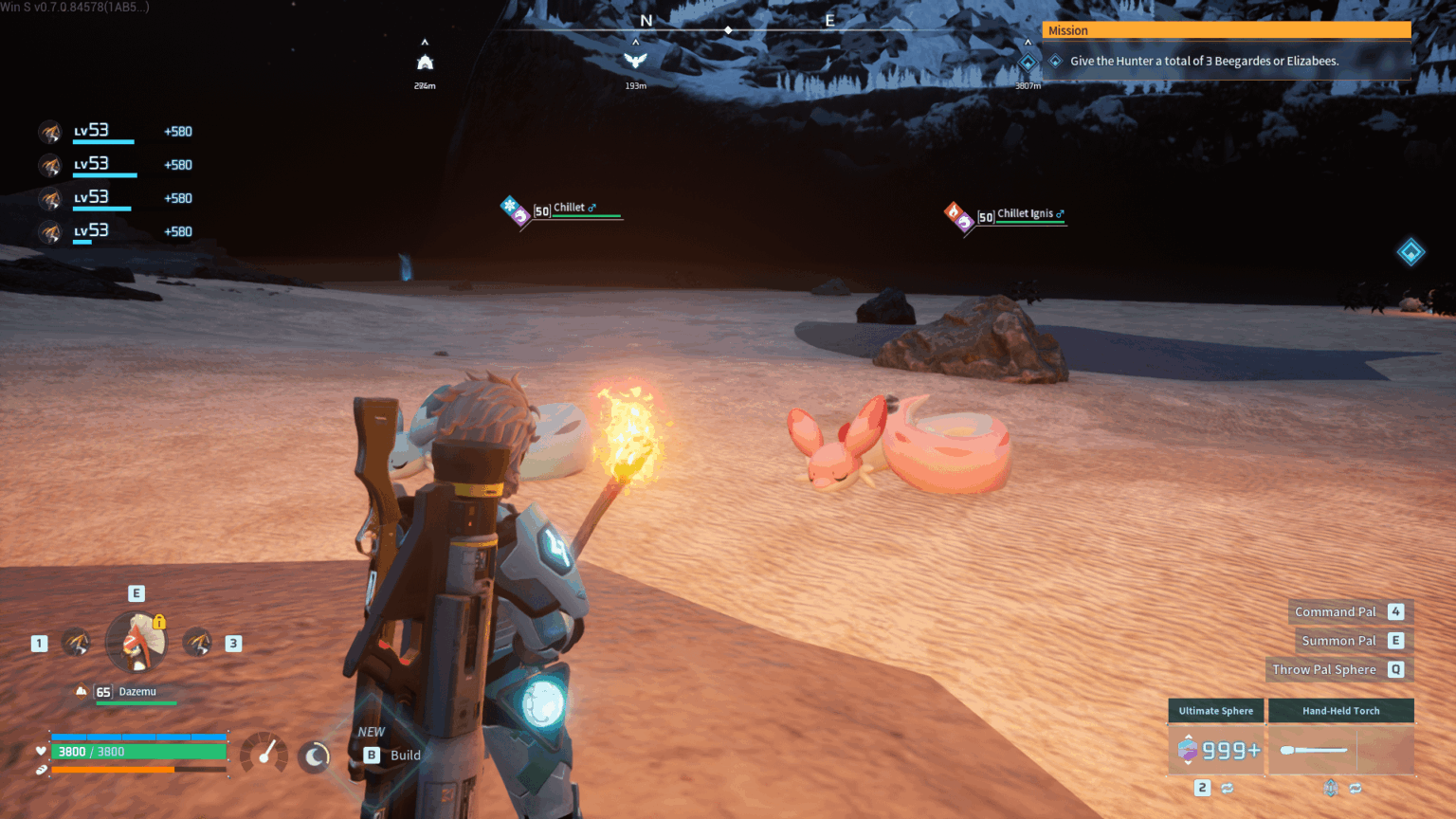Click the base marker on the compass
Image resolution: width=1456 pixels, height=819 pixels.
tap(425, 64)
